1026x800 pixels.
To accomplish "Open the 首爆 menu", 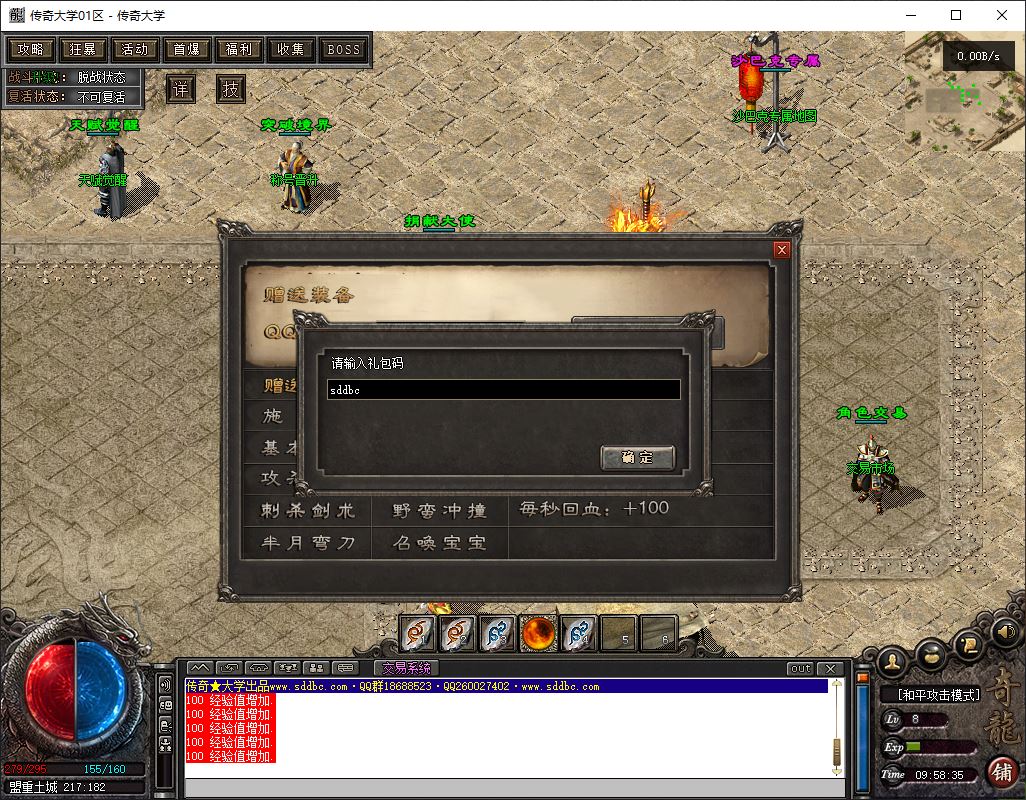I will [187, 49].
